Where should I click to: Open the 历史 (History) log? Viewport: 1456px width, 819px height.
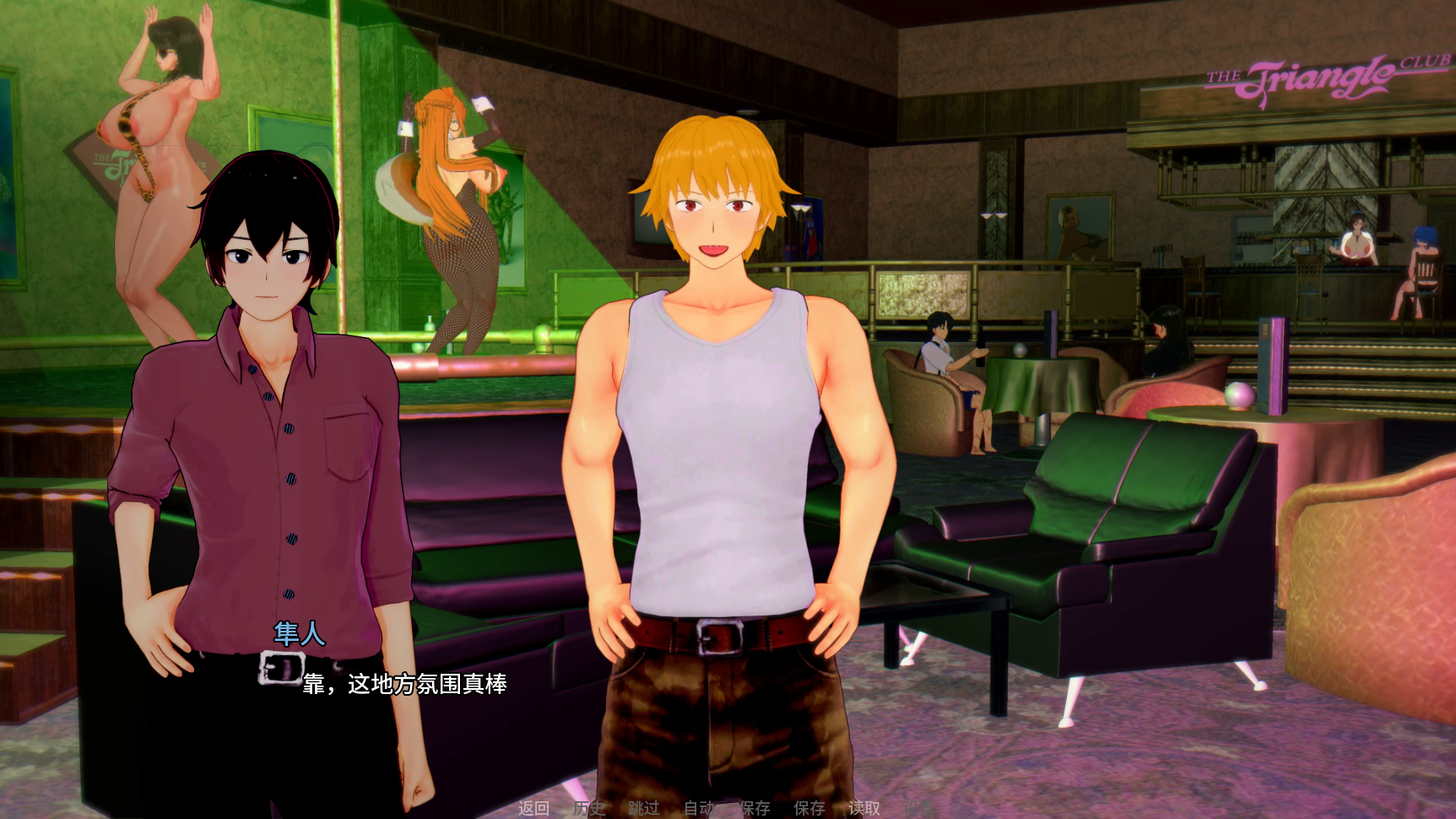tap(589, 808)
